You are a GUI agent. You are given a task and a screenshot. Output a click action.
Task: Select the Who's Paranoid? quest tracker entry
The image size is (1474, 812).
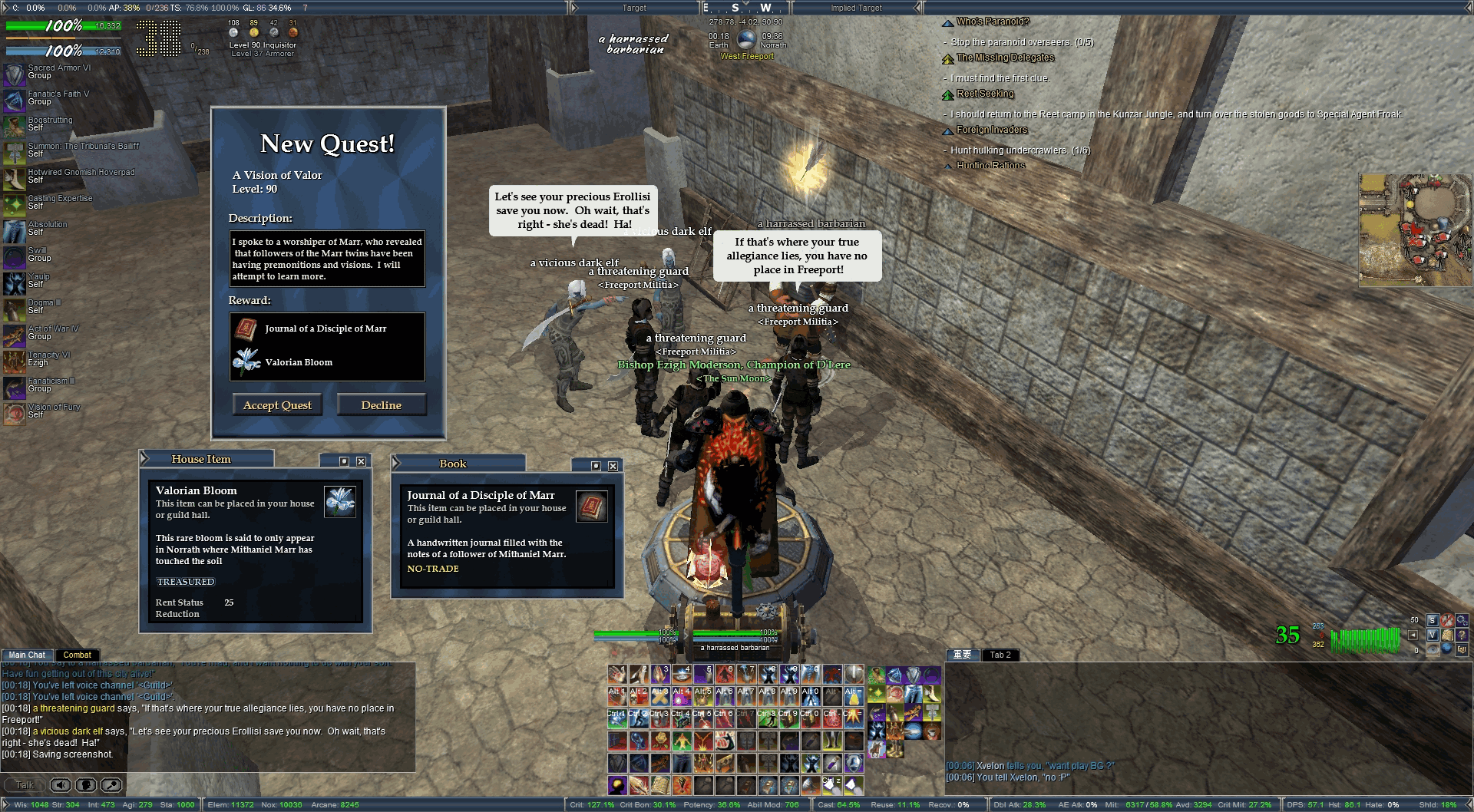(x=992, y=21)
